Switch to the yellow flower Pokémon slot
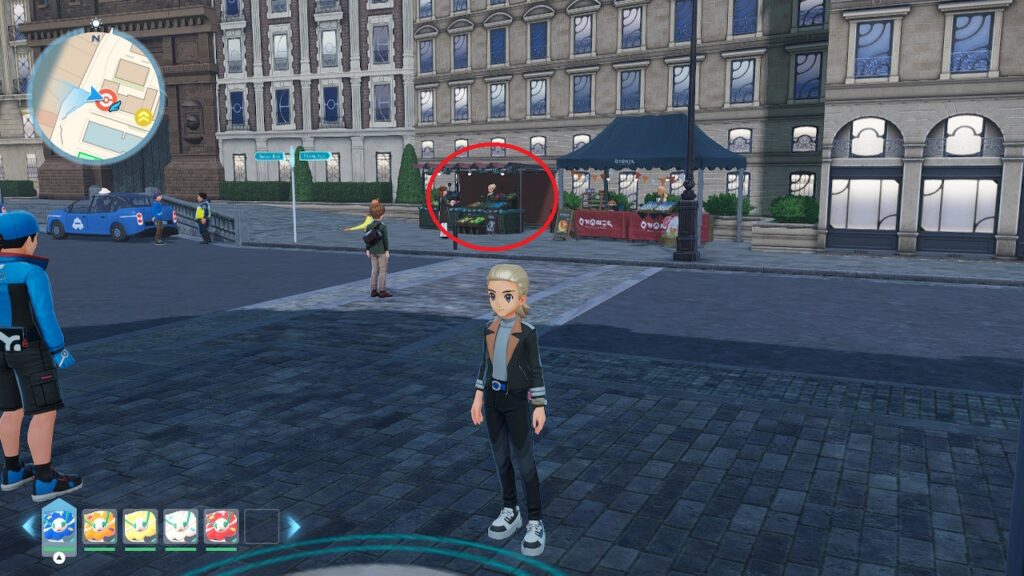 click(140, 526)
